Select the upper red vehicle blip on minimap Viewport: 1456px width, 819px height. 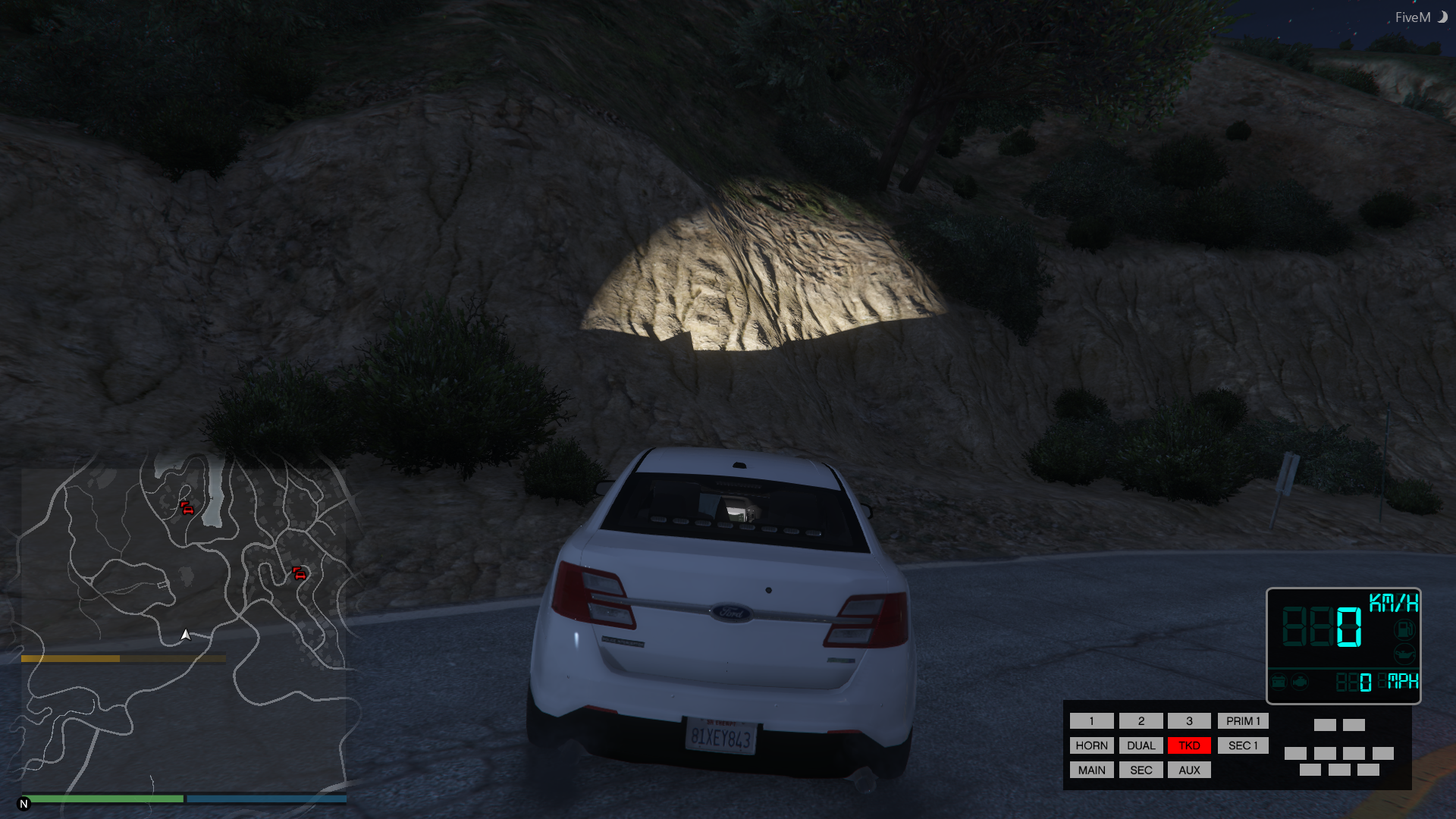click(187, 508)
